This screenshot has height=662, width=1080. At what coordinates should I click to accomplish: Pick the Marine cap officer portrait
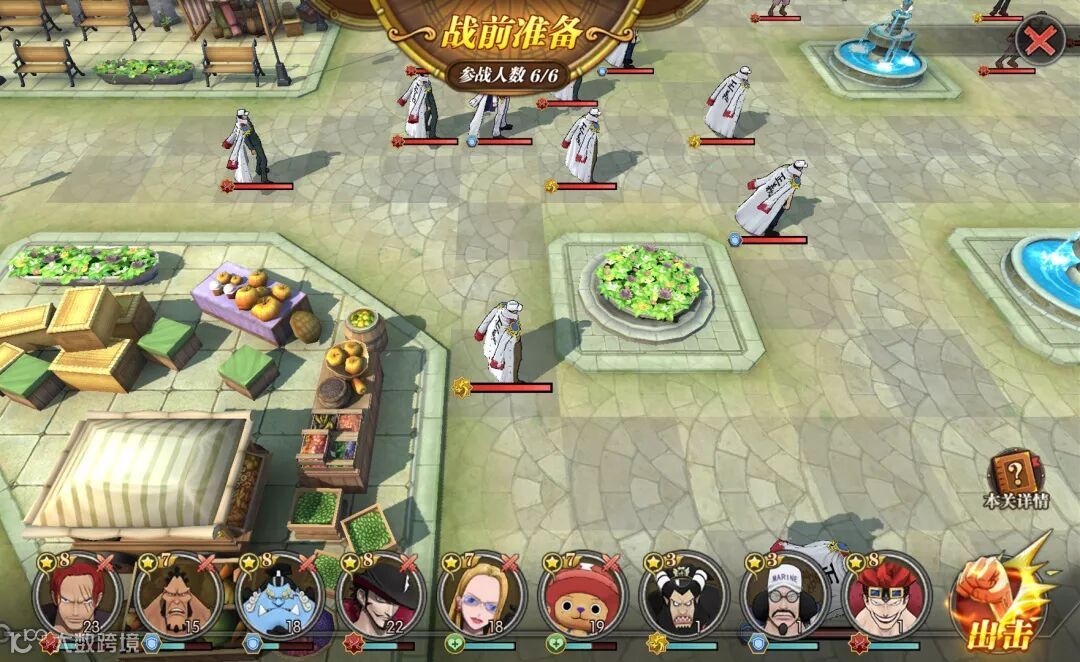point(786,597)
